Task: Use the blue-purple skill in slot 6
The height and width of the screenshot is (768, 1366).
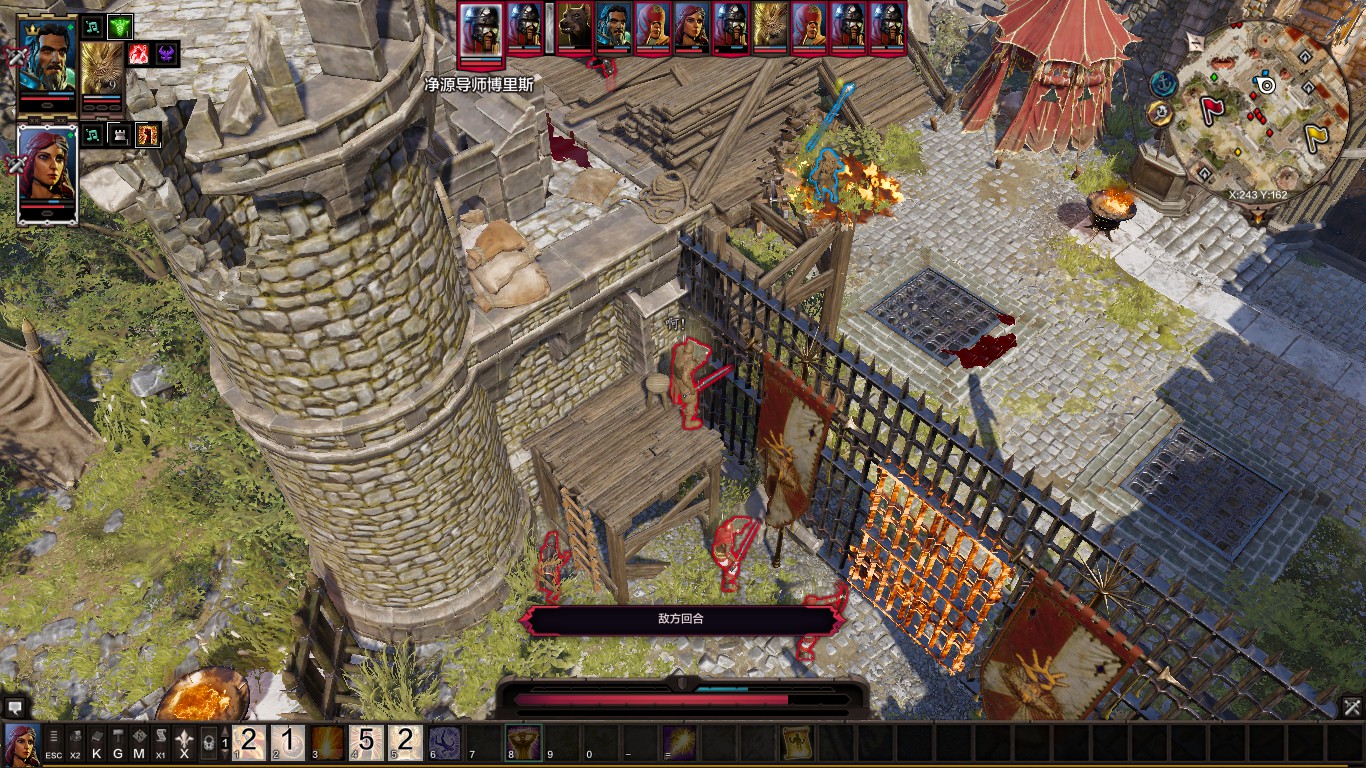Action: [445, 743]
